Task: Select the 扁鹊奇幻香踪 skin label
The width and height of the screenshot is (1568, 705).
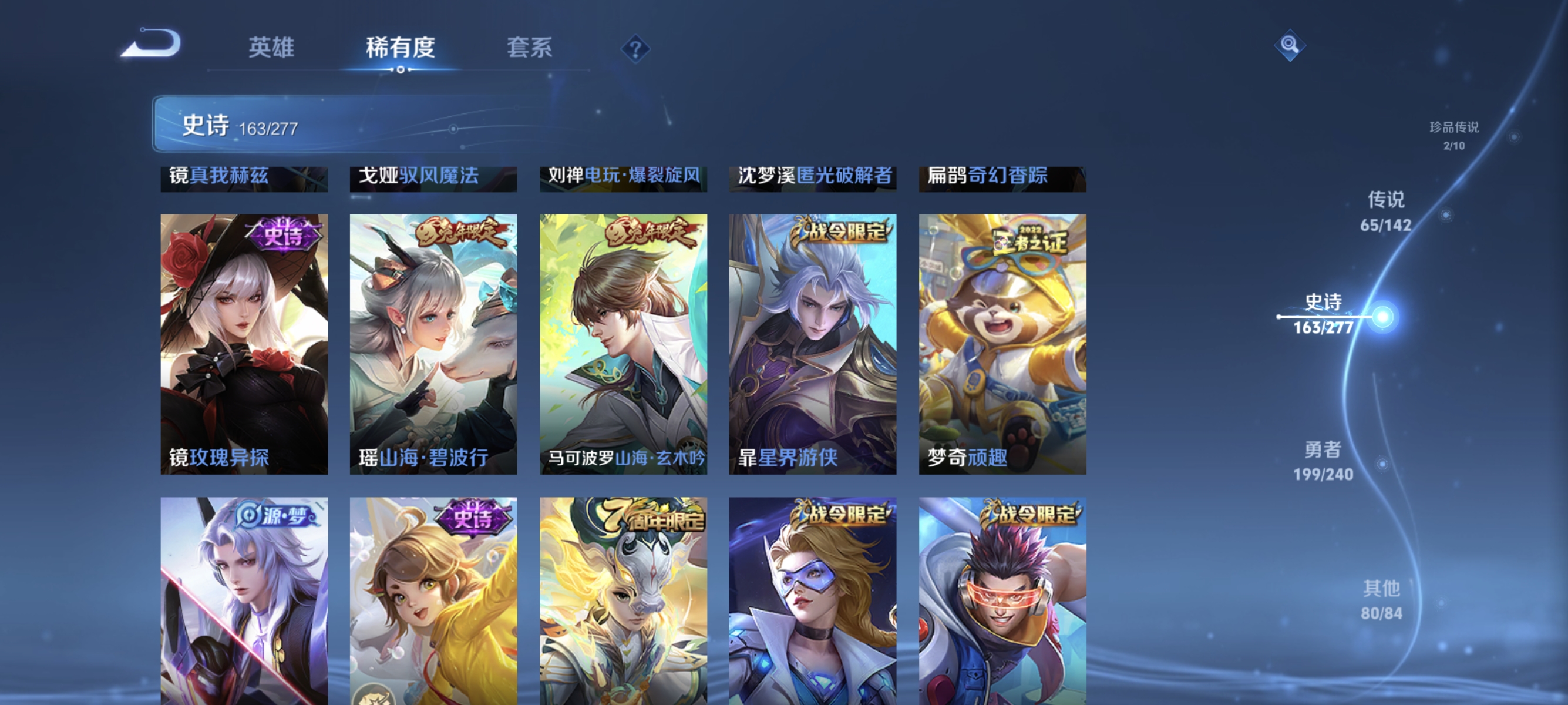Action: [1002, 177]
